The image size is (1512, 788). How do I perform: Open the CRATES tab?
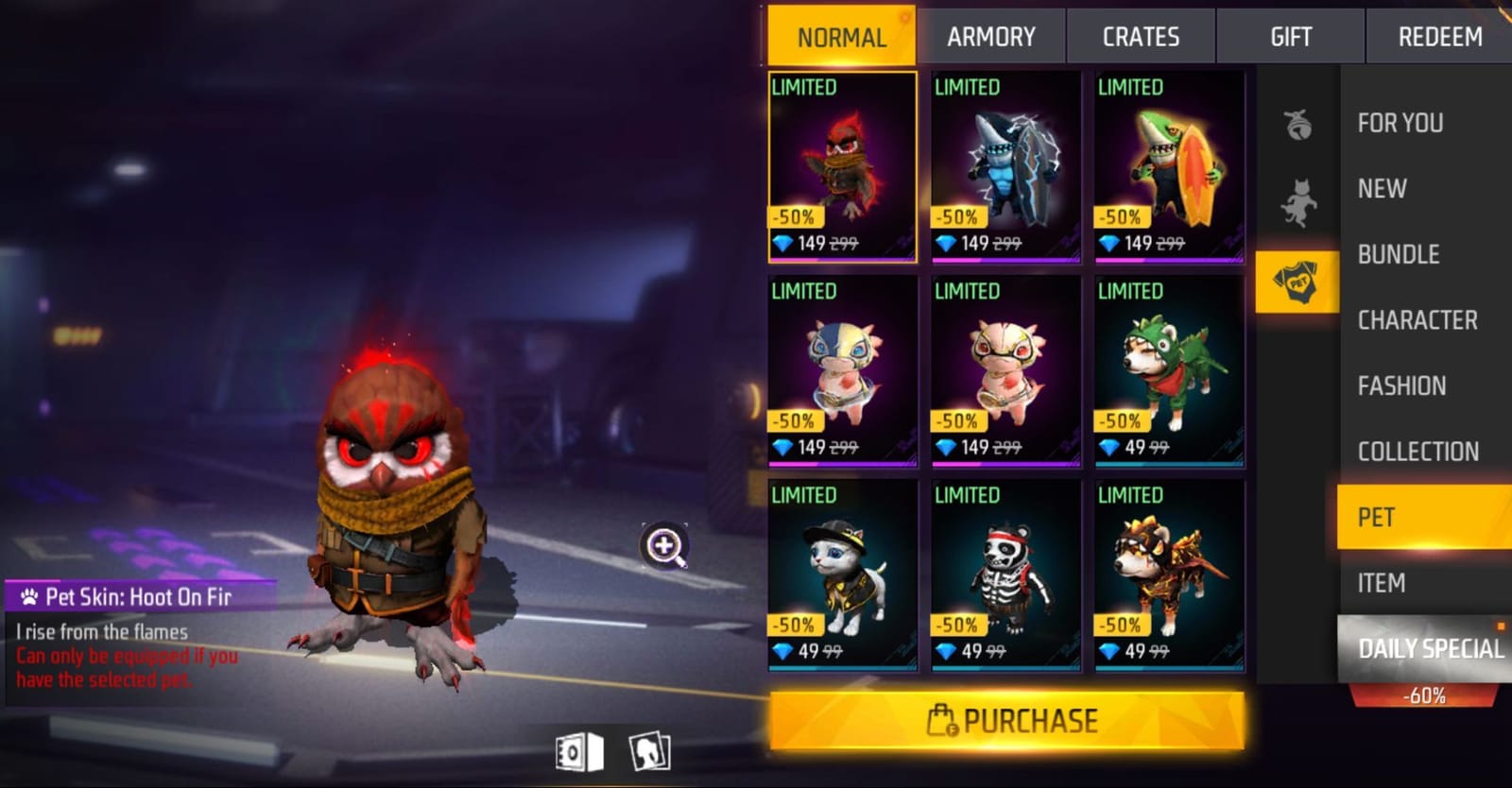pos(1140,36)
